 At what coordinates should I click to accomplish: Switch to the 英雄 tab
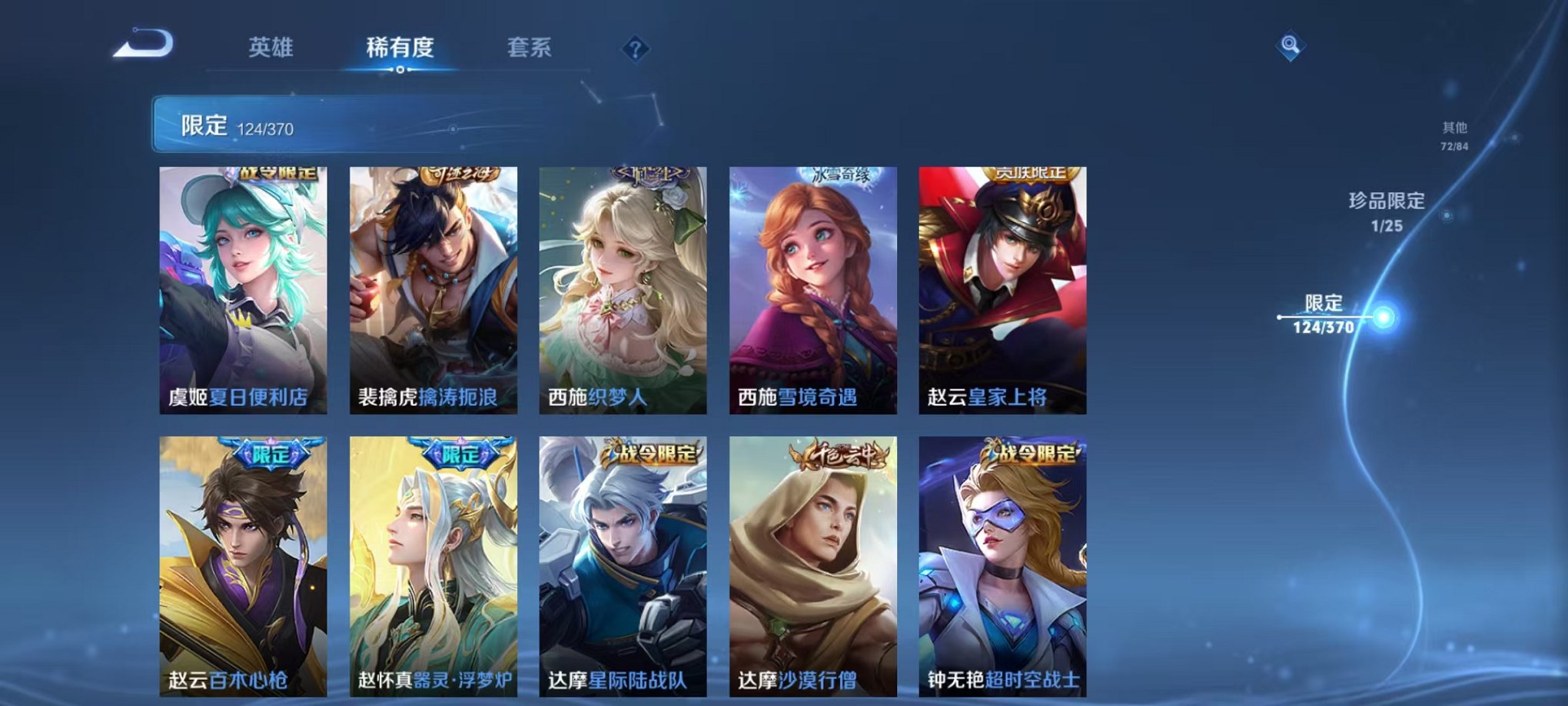(273, 48)
